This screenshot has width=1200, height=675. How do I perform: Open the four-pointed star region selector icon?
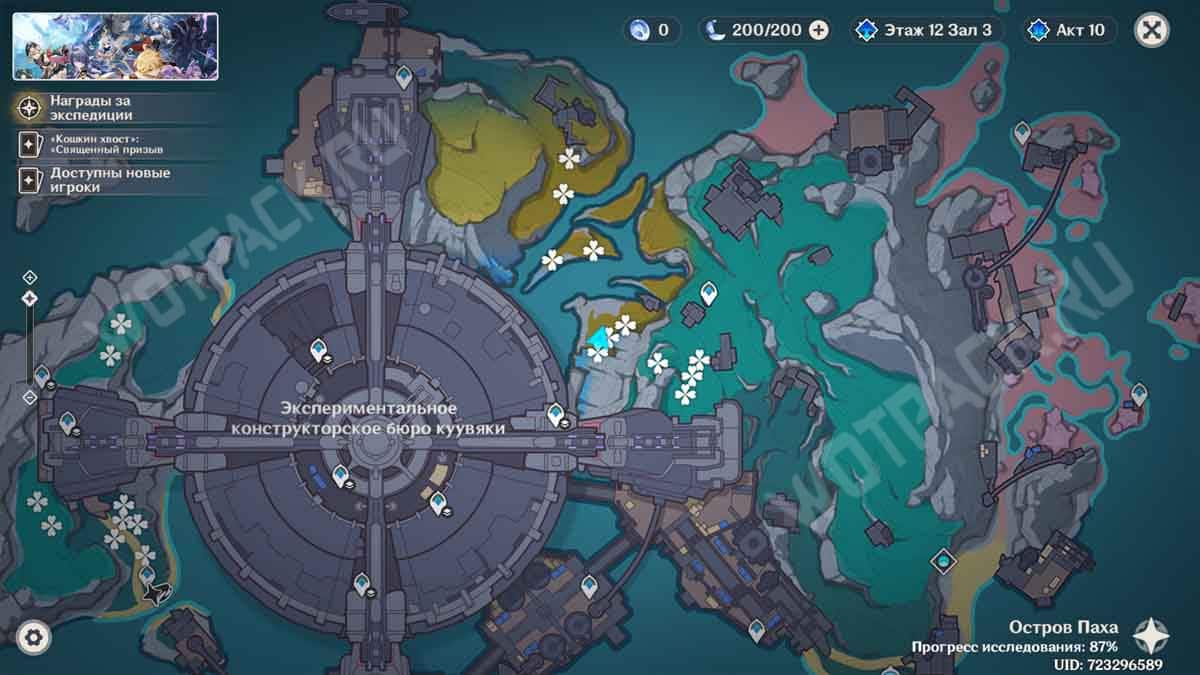tap(1152, 635)
